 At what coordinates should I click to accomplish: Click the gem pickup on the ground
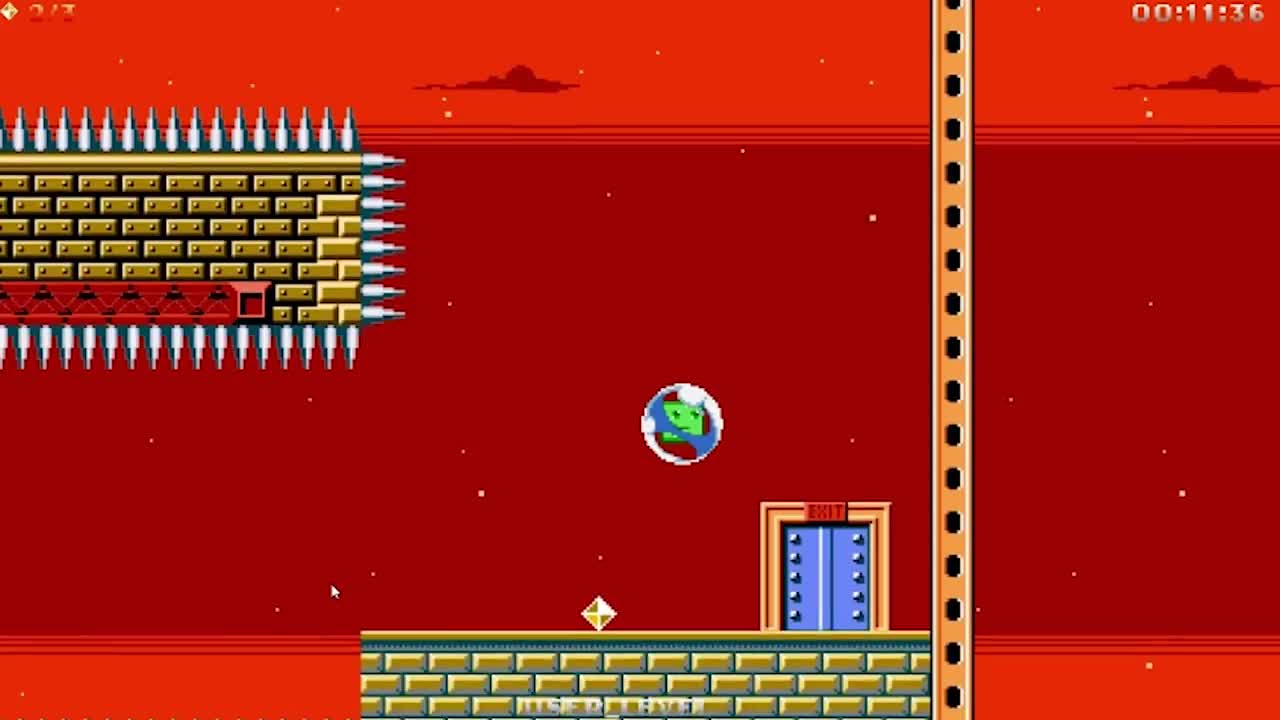pos(598,613)
